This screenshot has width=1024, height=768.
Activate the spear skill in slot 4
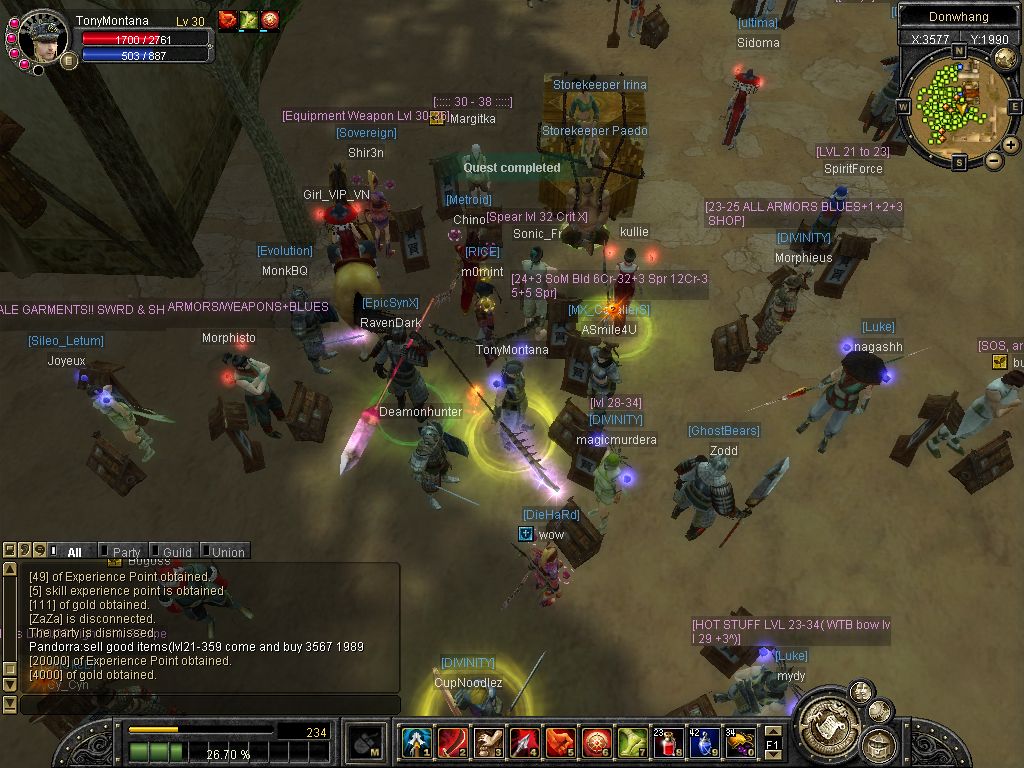click(524, 743)
